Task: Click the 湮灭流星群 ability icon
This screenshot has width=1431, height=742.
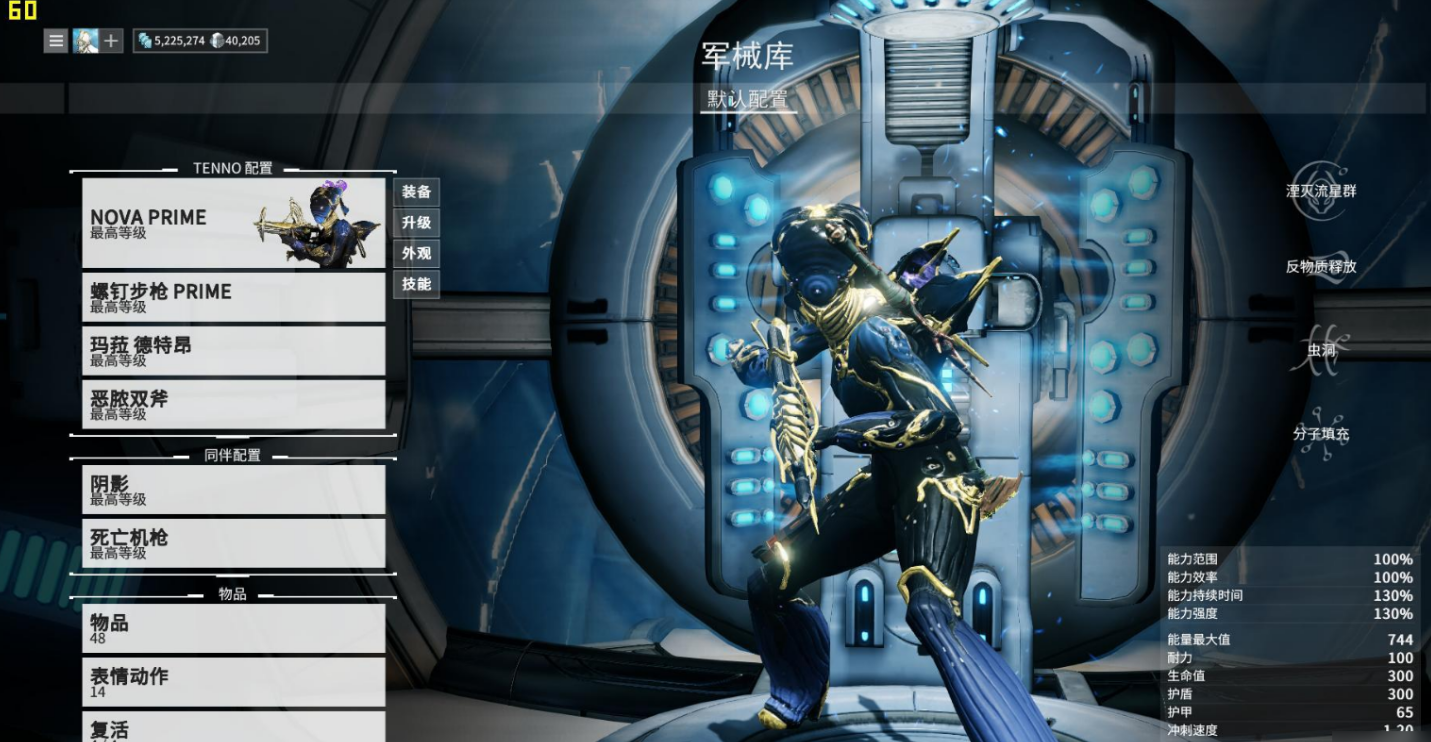Action: pos(1320,192)
